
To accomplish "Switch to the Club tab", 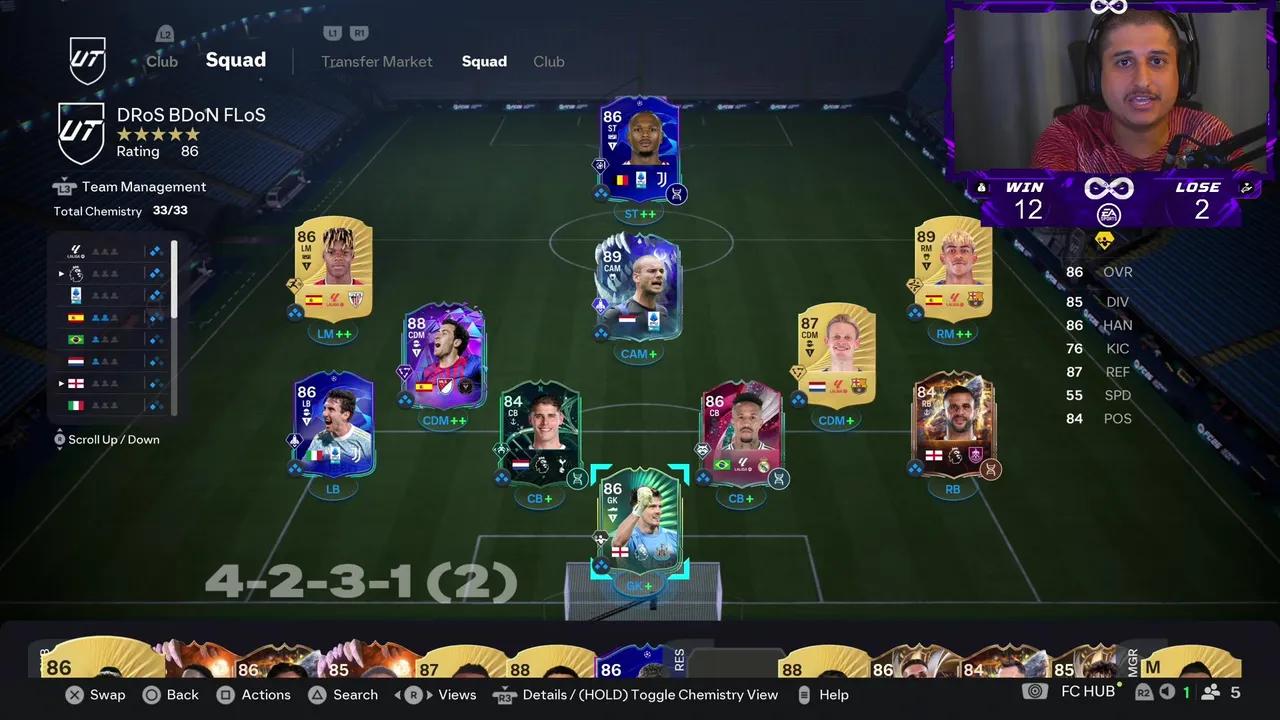I will coord(549,61).
